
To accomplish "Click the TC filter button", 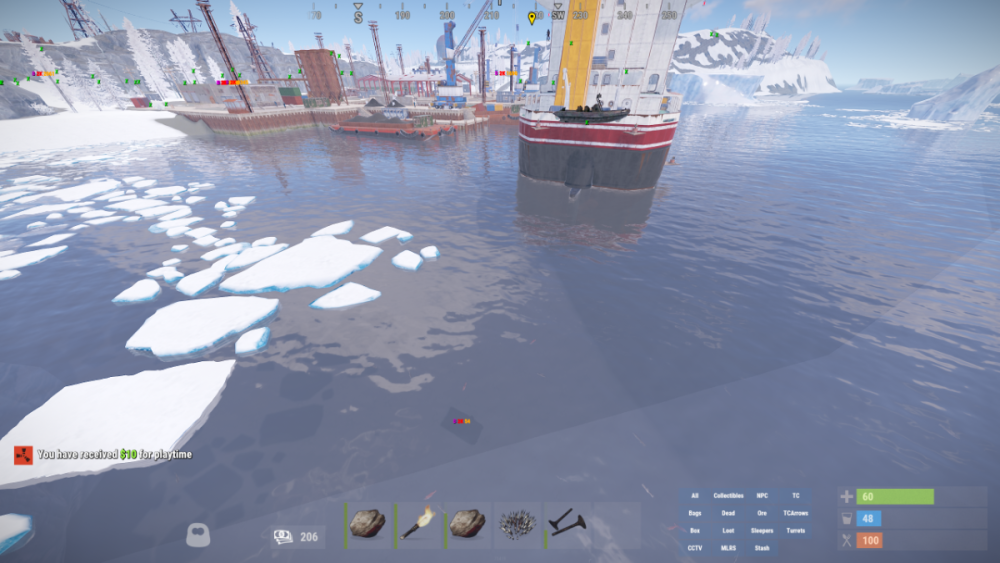I will (x=796, y=496).
